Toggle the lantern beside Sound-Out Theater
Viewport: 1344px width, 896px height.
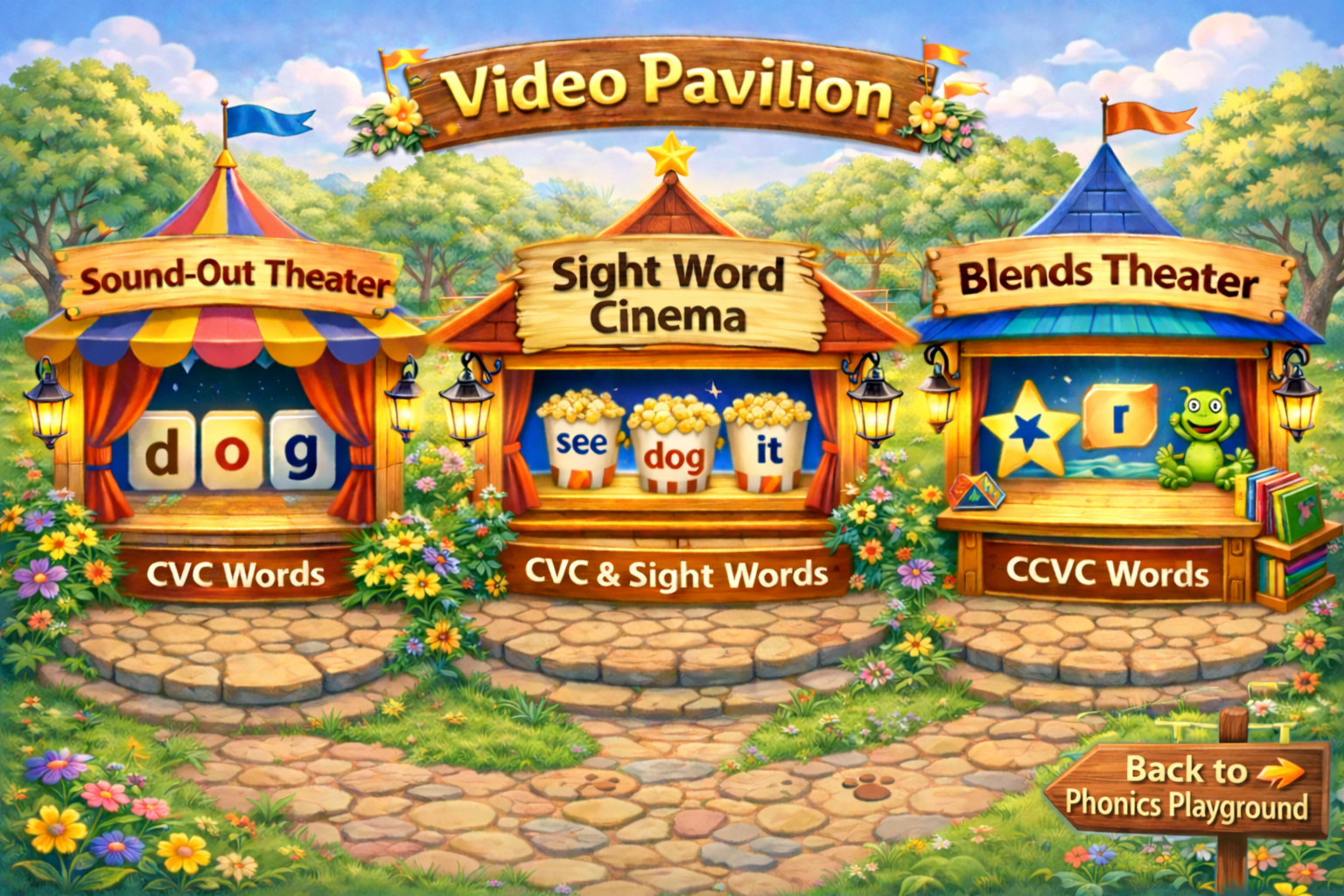point(48,411)
